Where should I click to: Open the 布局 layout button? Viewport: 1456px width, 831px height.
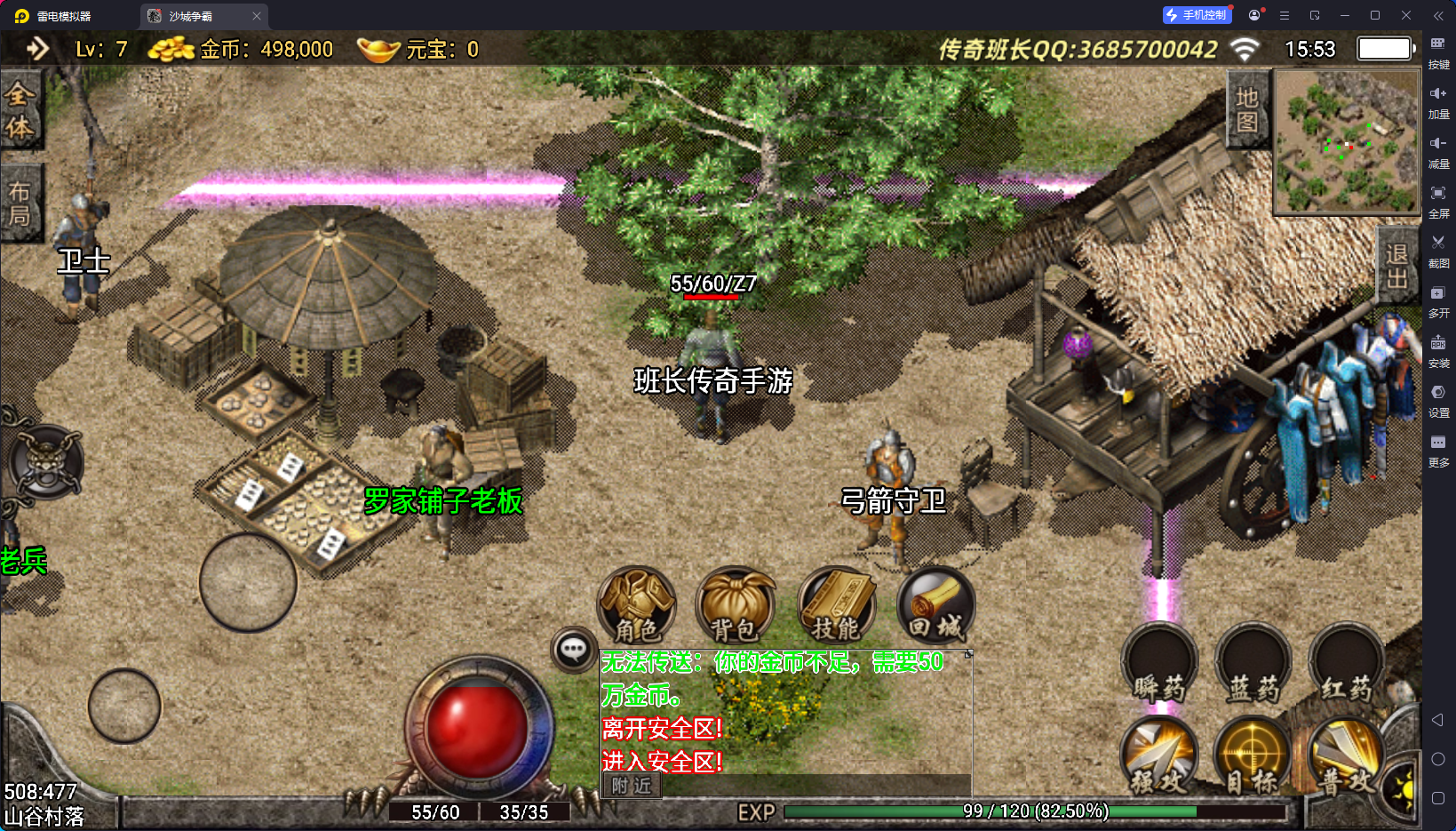20,204
